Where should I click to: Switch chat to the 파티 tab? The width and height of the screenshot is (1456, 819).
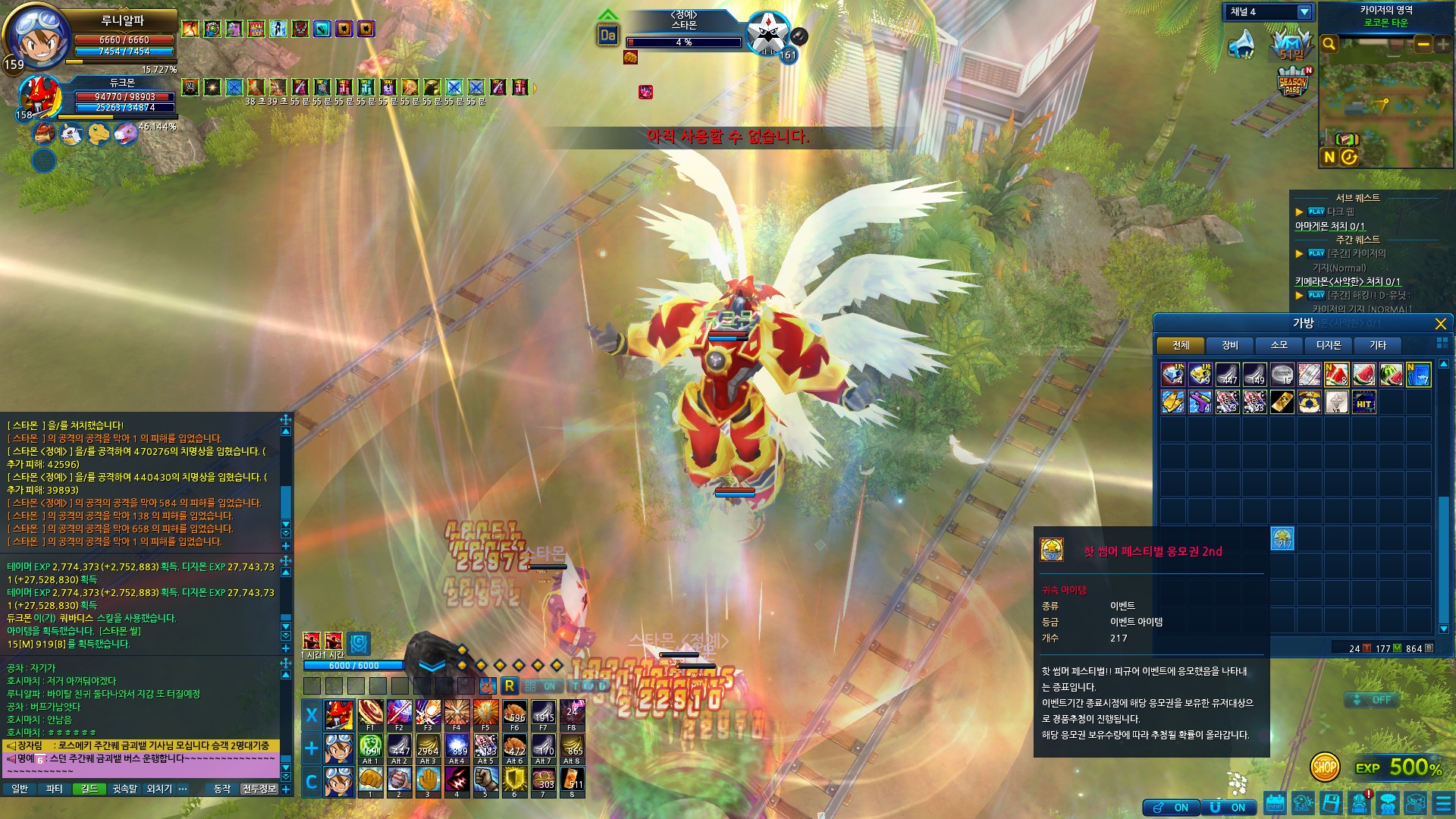pos(54,789)
